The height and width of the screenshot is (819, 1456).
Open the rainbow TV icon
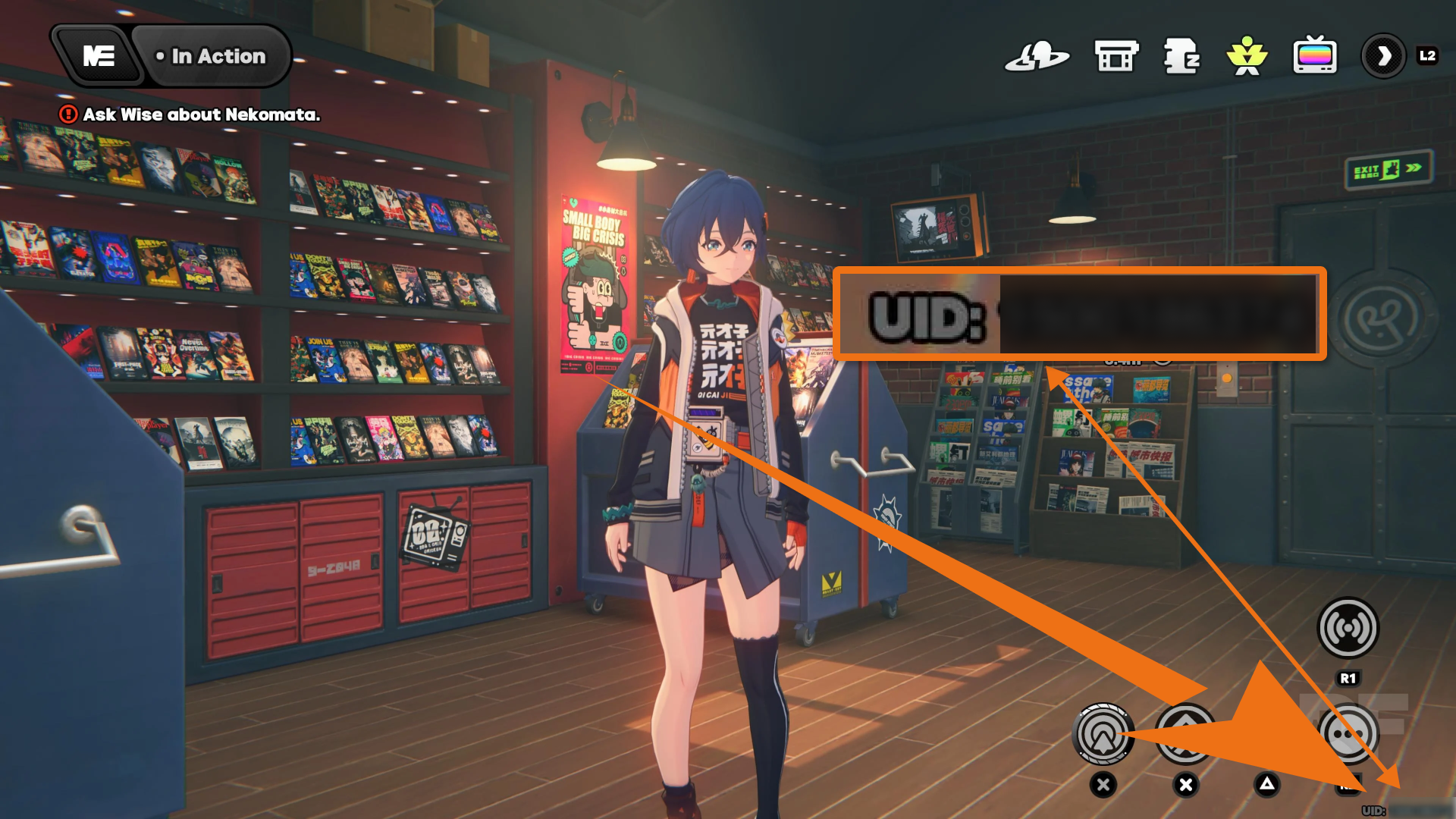point(1314,56)
